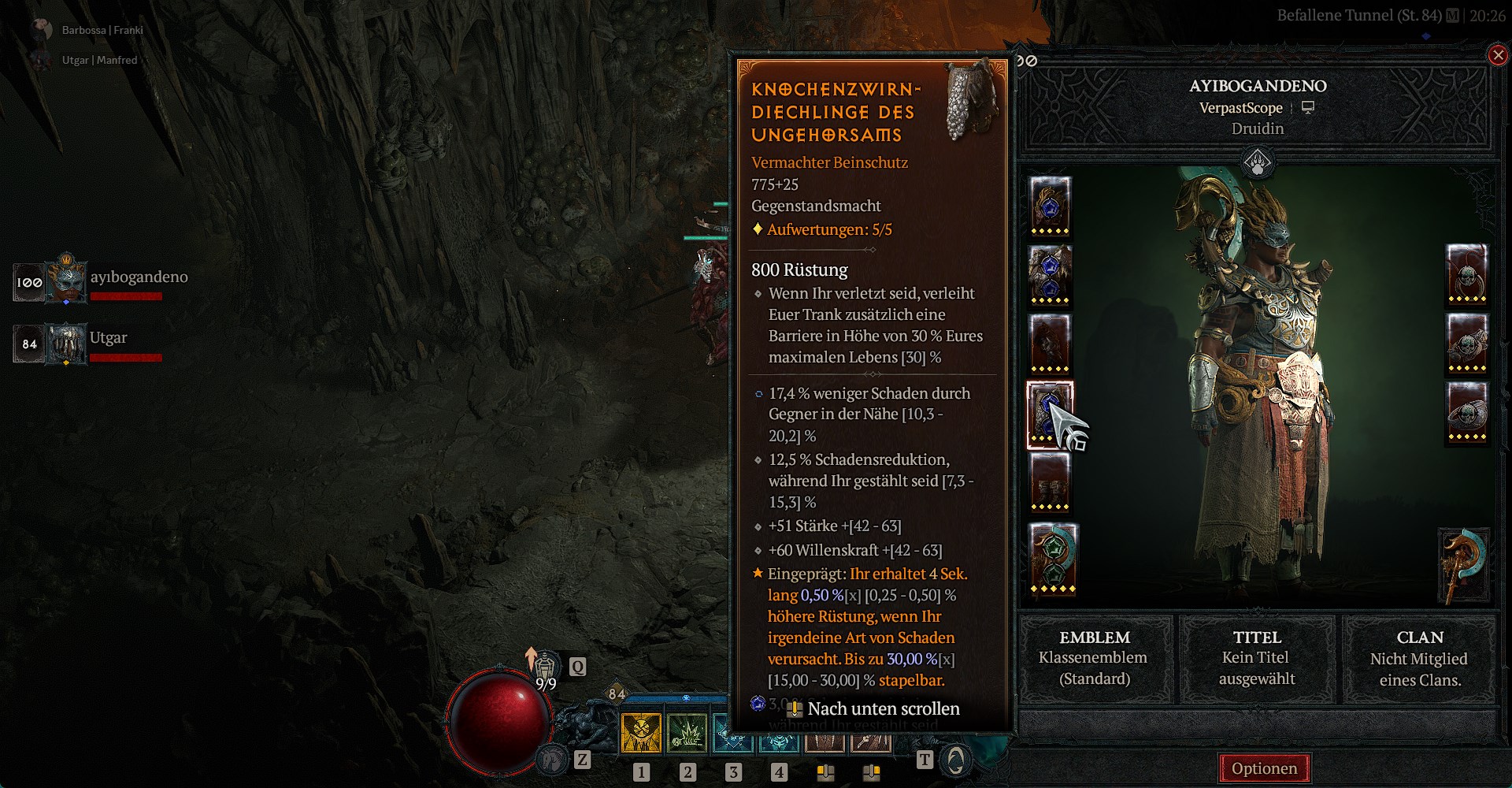Select the equipped helmet slot

(x=1051, y=205)
